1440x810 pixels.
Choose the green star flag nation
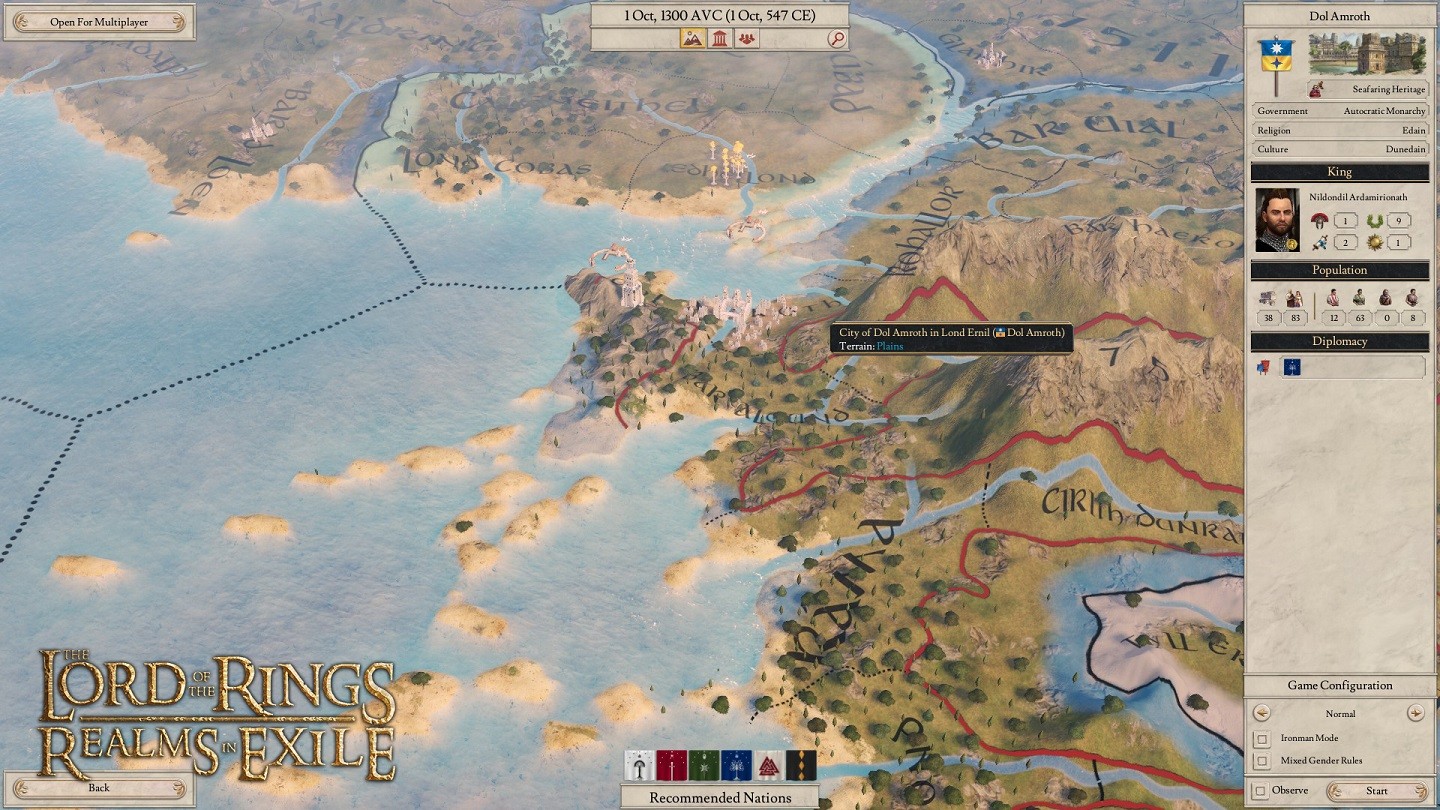[x=703, y=766]
